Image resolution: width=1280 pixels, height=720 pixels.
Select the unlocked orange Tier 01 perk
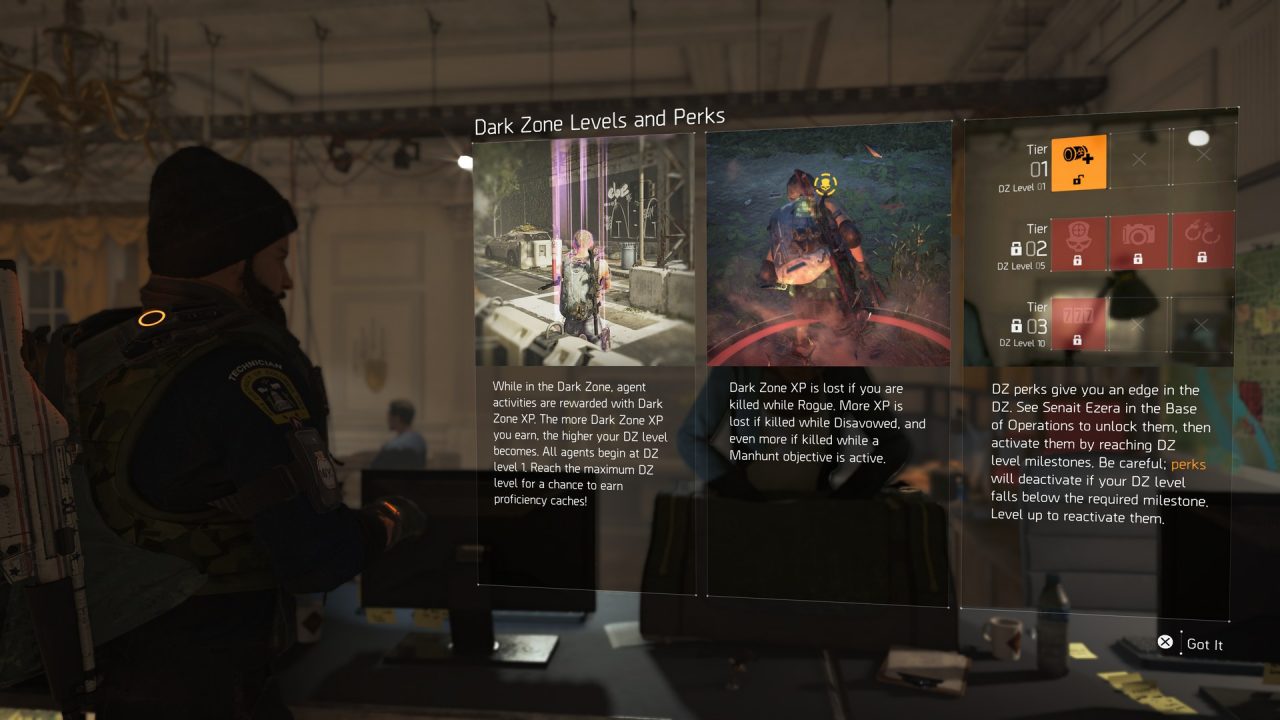point(1079,162)
